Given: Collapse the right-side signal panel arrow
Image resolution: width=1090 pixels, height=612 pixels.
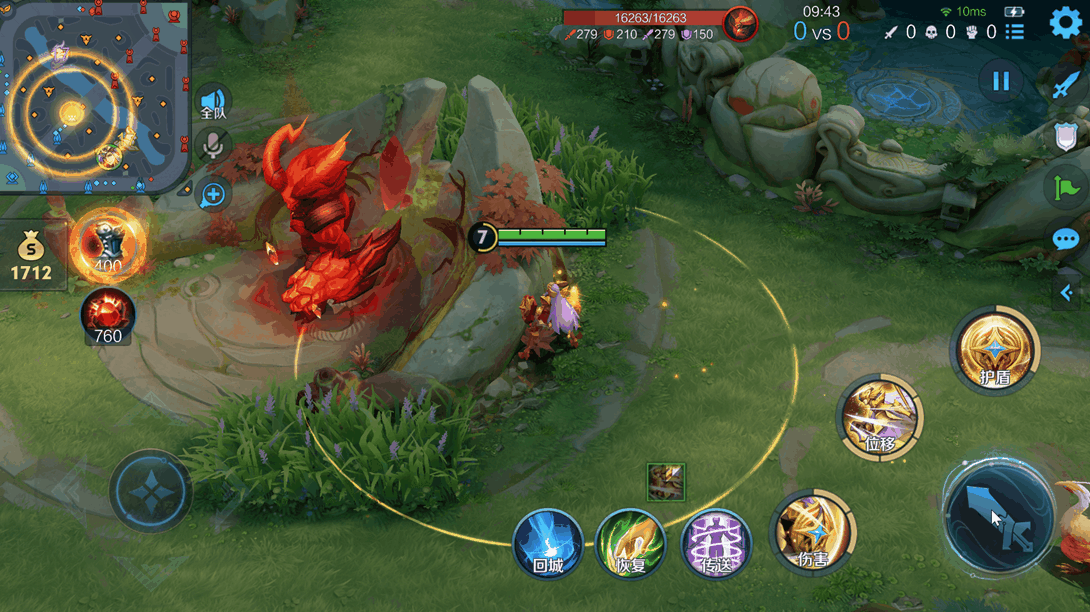Looking at the screenshot, I should pyautogui.click(x=1066, y=292).
